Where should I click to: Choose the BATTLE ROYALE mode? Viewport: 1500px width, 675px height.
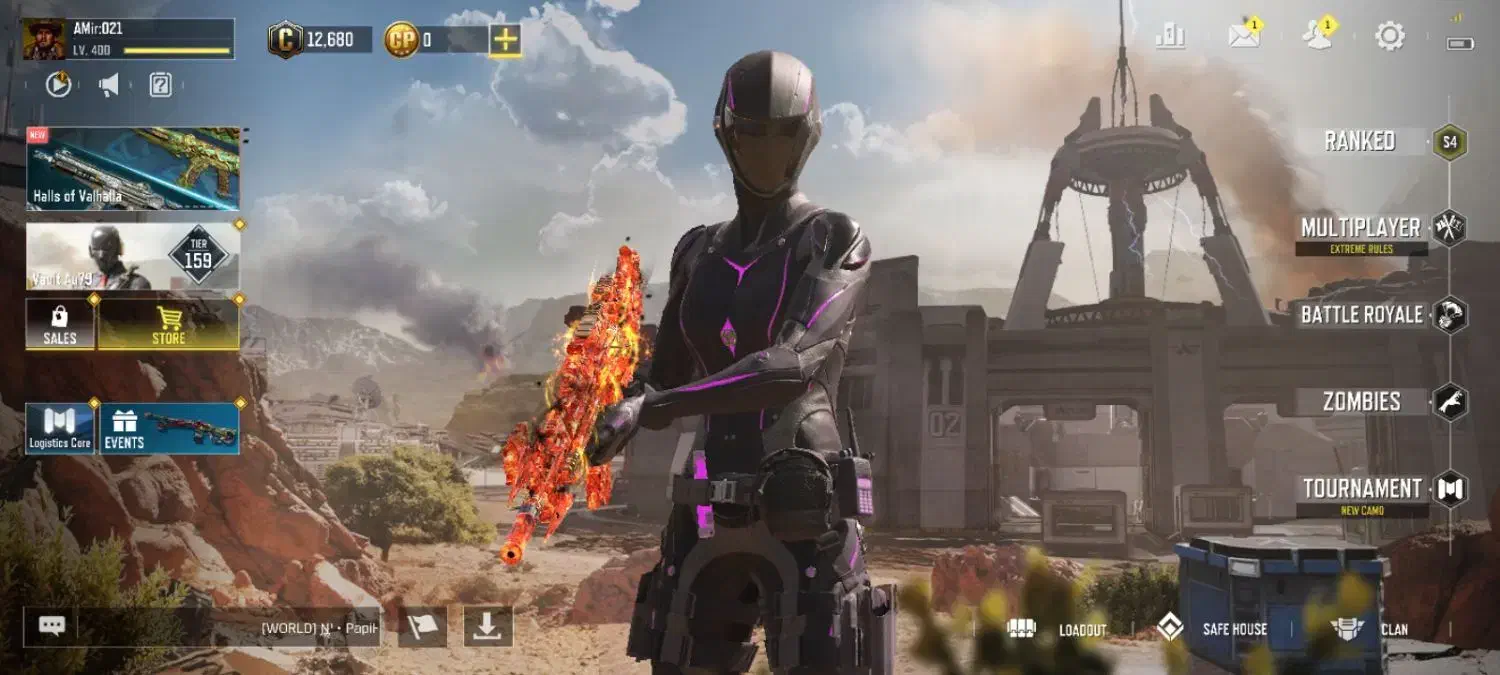tap(1361, 315)
